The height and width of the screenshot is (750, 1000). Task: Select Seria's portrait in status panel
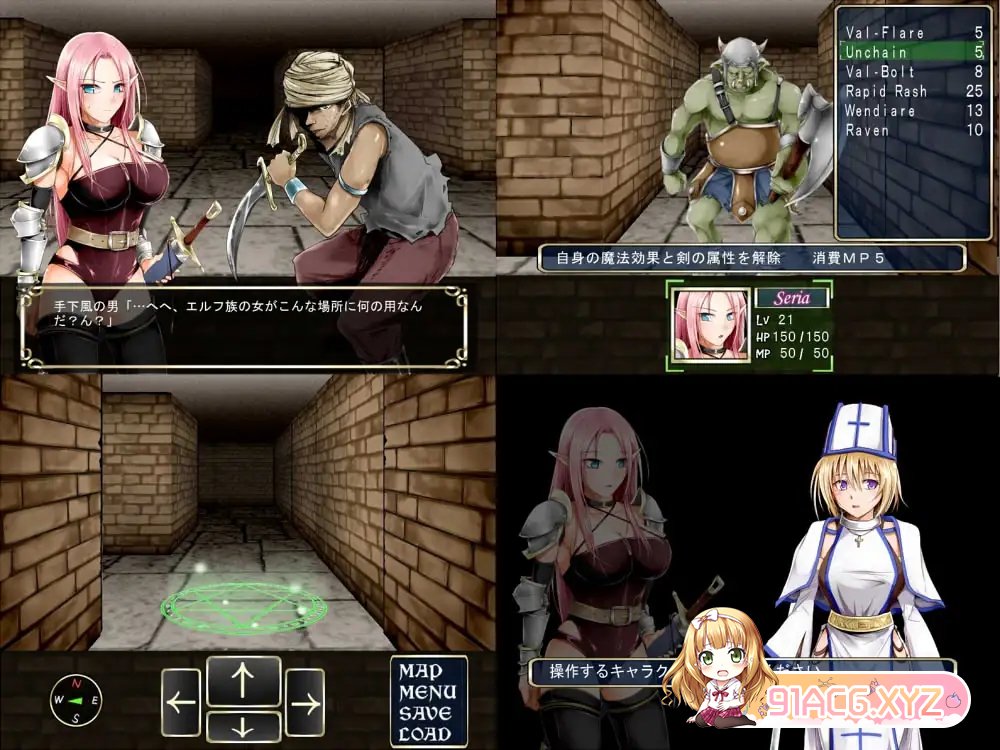point(711,325)
